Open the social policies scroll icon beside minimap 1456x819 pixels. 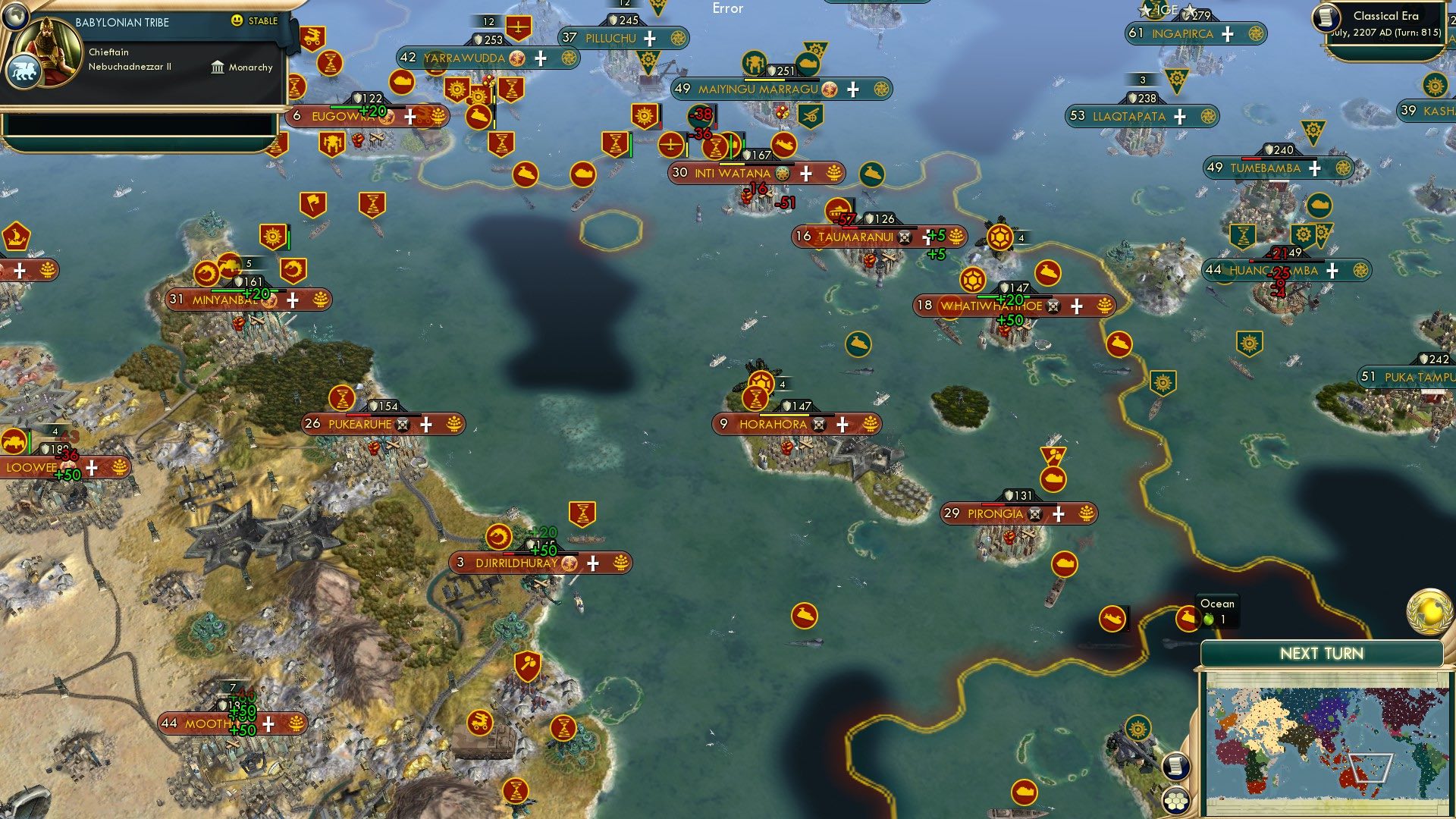pos(1177,767)
